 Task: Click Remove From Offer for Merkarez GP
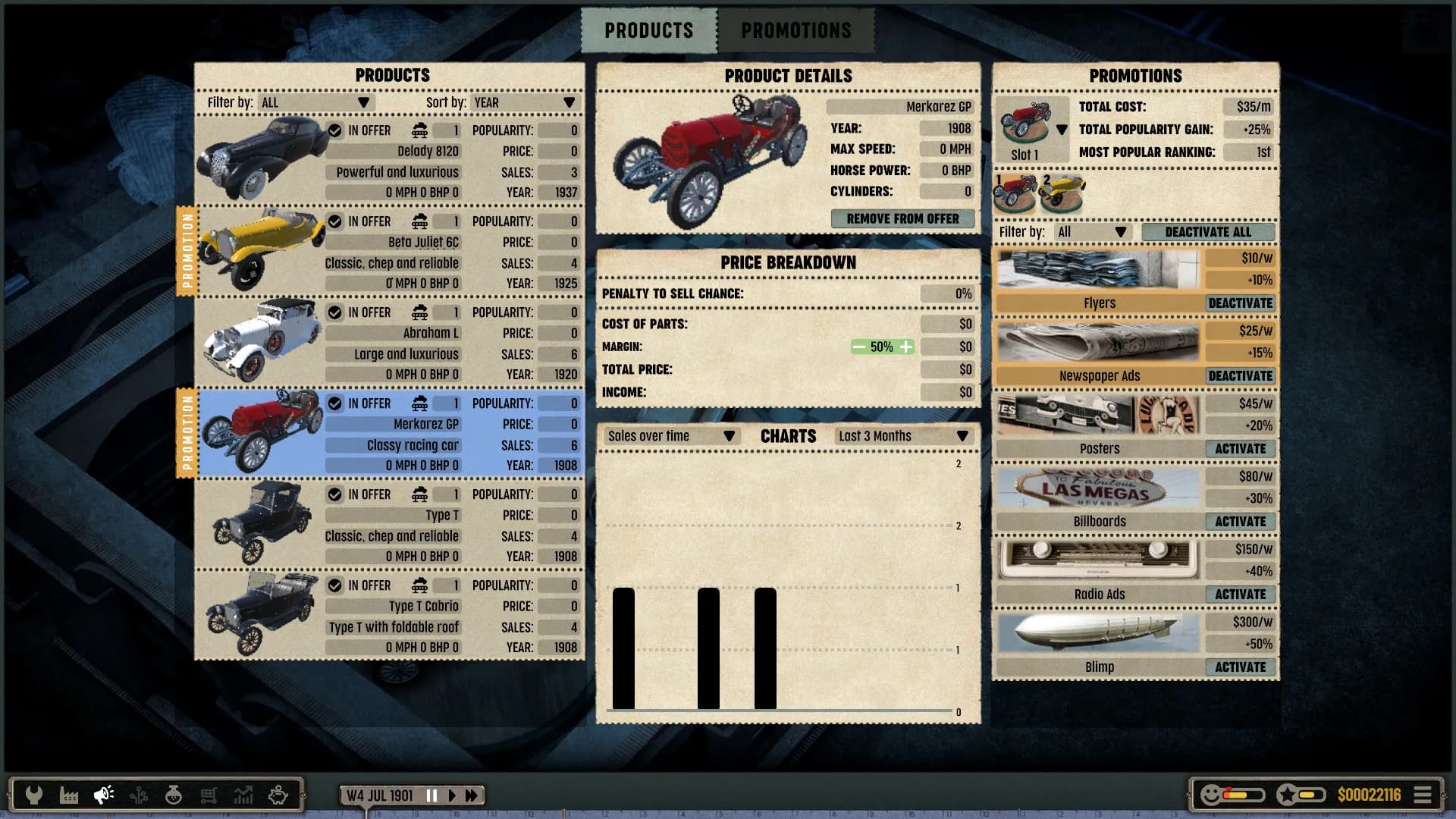(x=902, y=218)
